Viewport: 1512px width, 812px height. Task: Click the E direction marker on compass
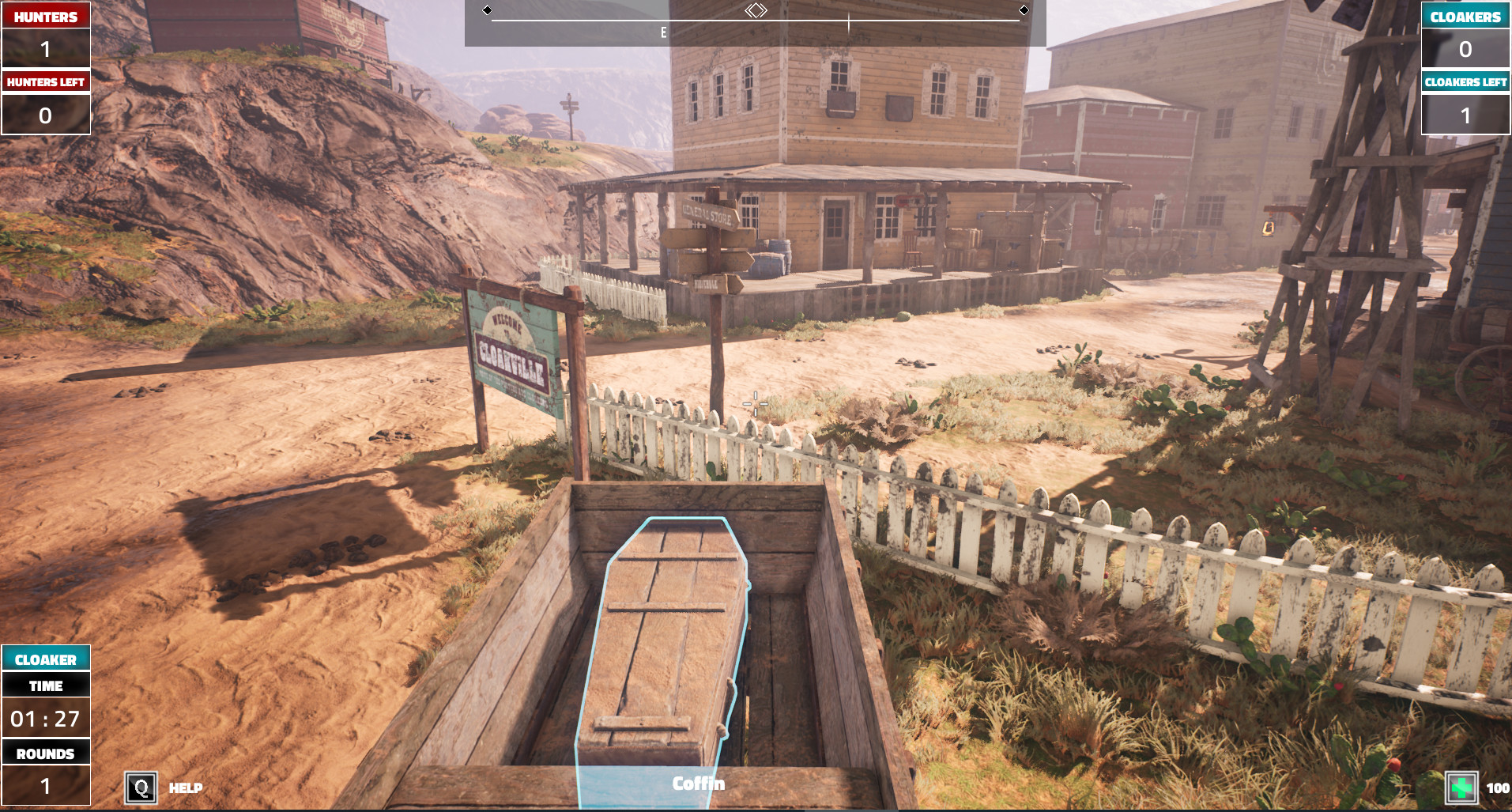662,33
